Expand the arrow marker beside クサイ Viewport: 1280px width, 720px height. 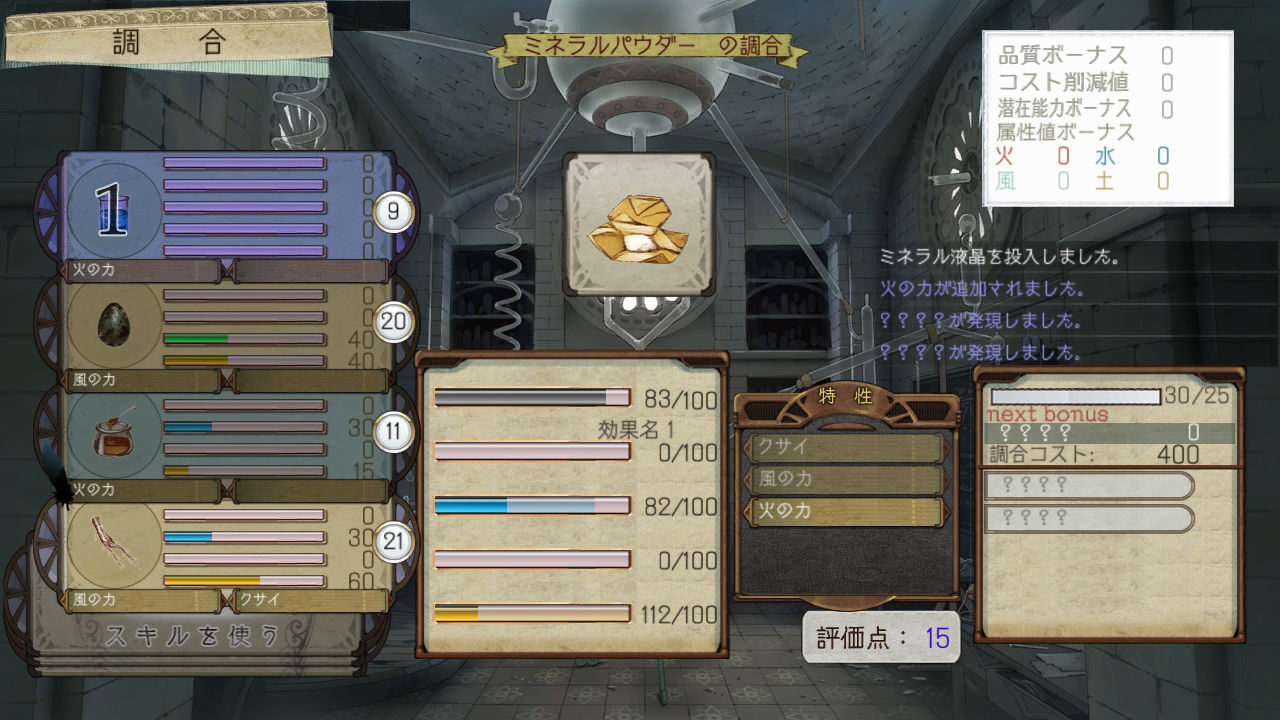748,448
